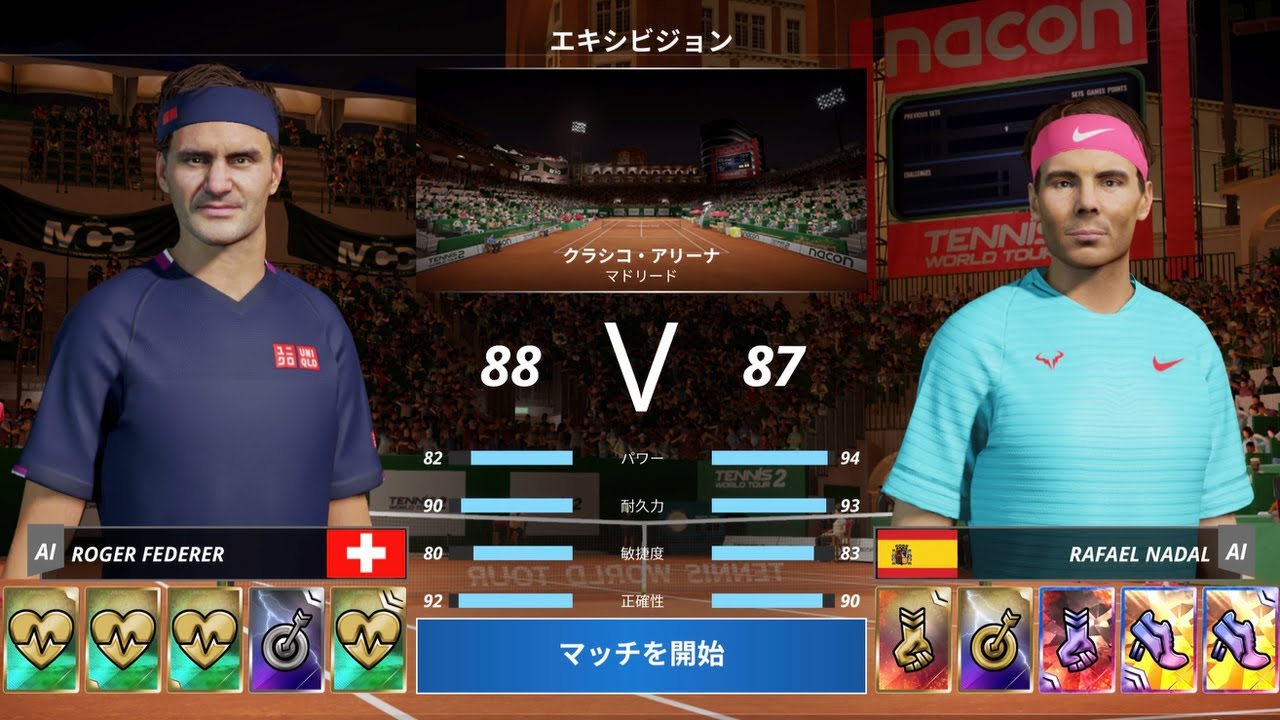Screen dimensions: 1280x720
Task: Toggle the AI badge beside Roger Federer
Action: click(45, 553)
